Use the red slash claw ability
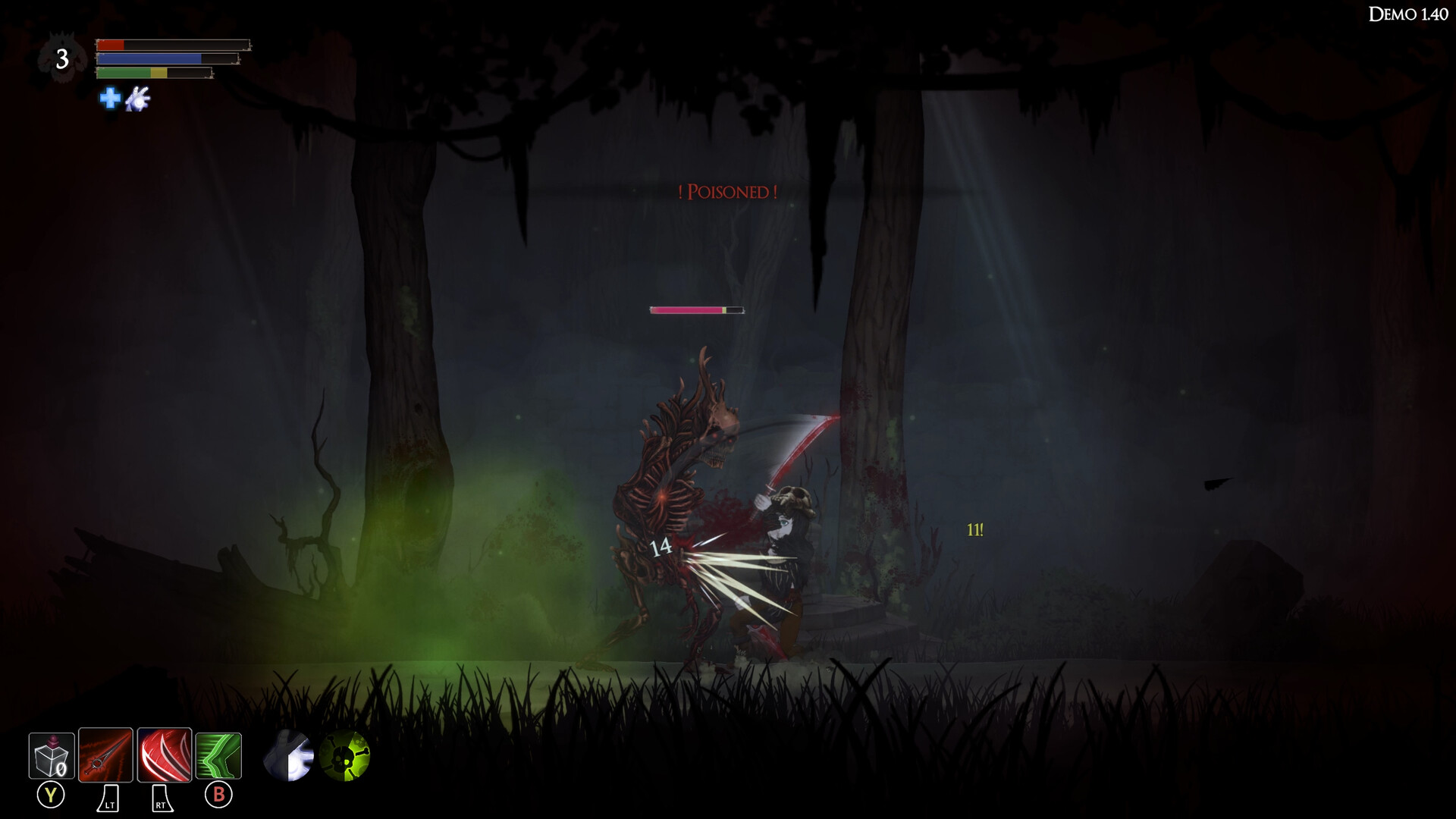 [x=164, y=756]
